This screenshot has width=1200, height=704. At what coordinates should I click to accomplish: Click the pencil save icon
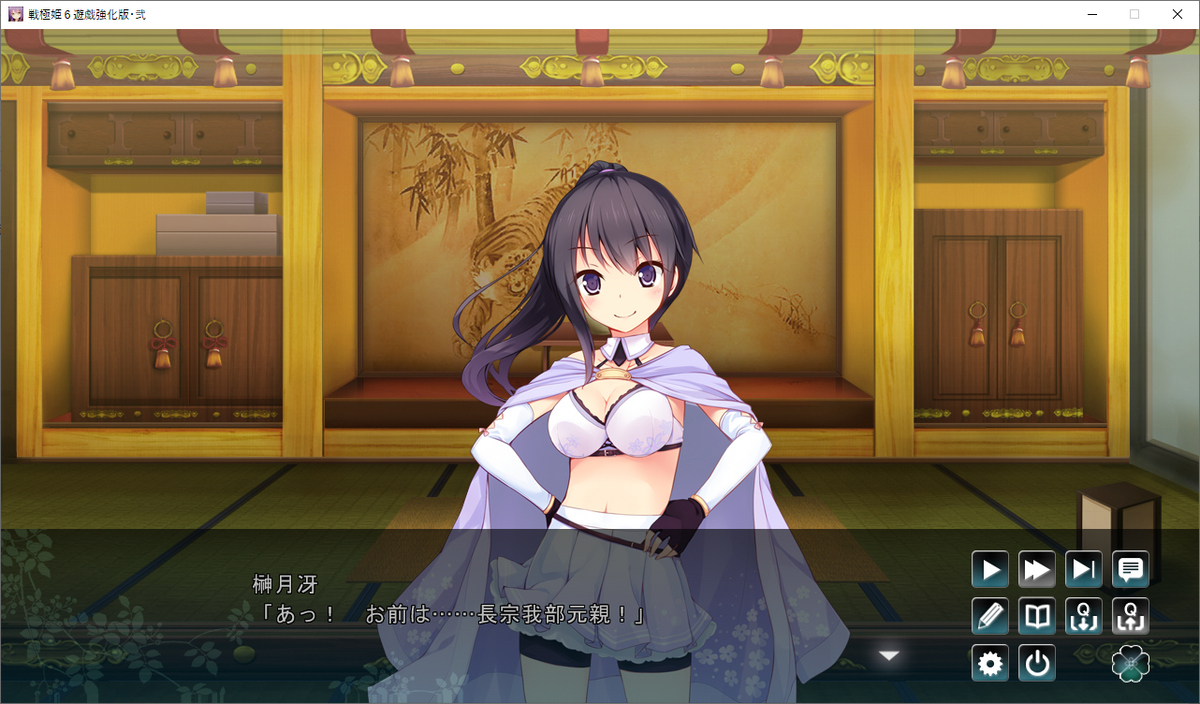990,616
